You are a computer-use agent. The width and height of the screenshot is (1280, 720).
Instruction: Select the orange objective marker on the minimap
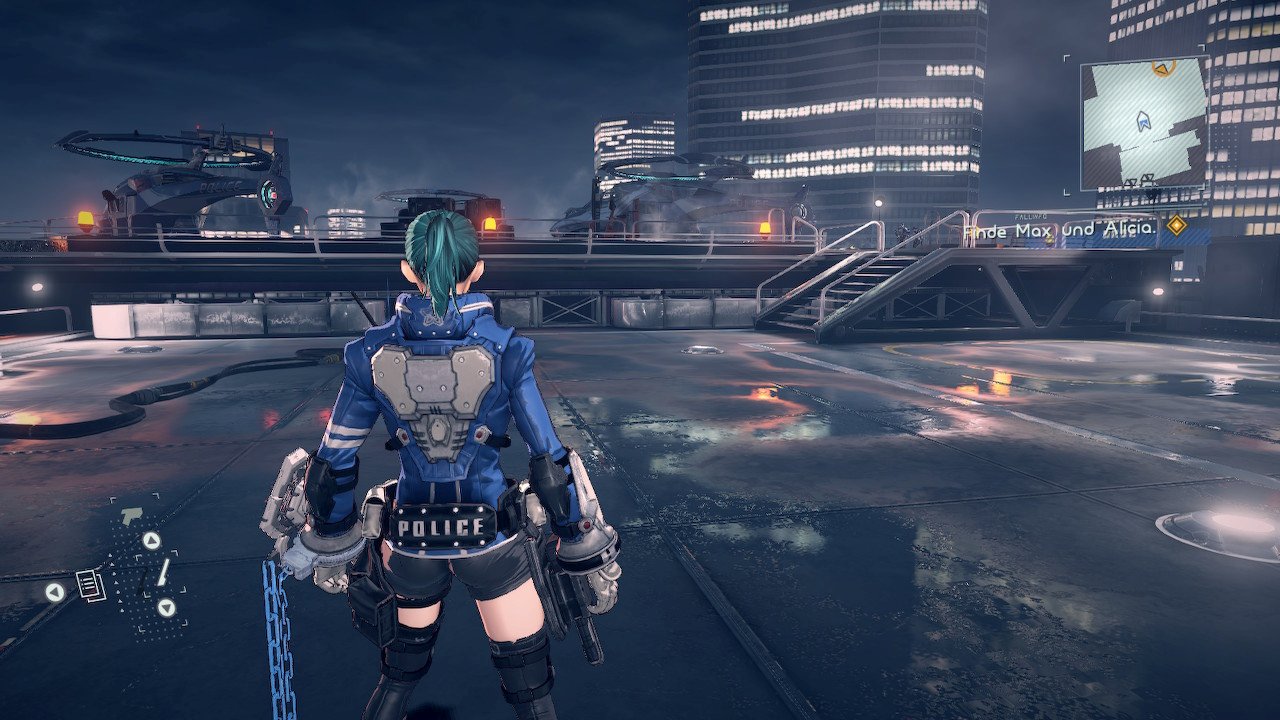click(x=1161, y=68)
